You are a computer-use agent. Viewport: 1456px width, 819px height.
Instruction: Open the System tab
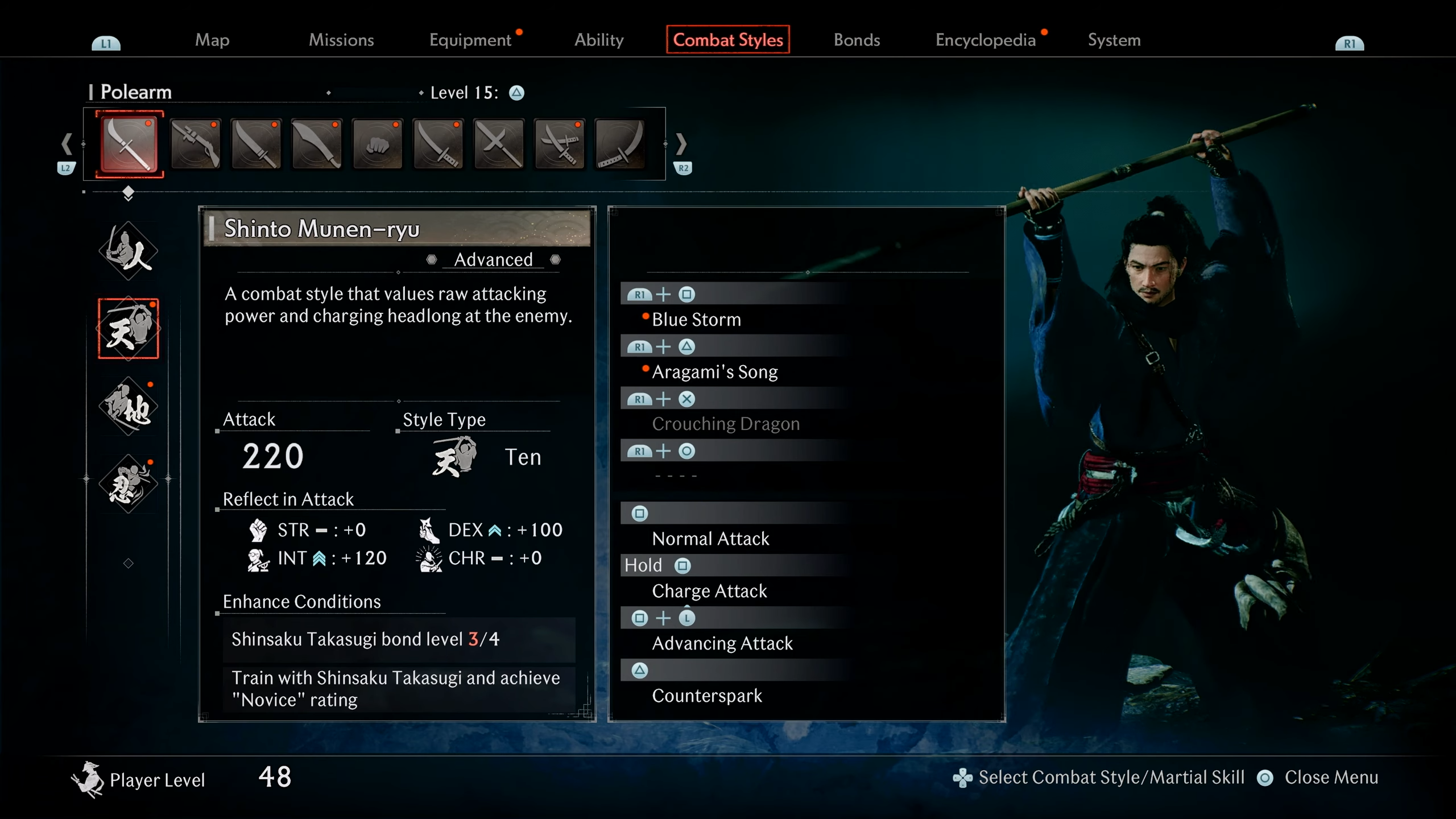coord(1114,40)
